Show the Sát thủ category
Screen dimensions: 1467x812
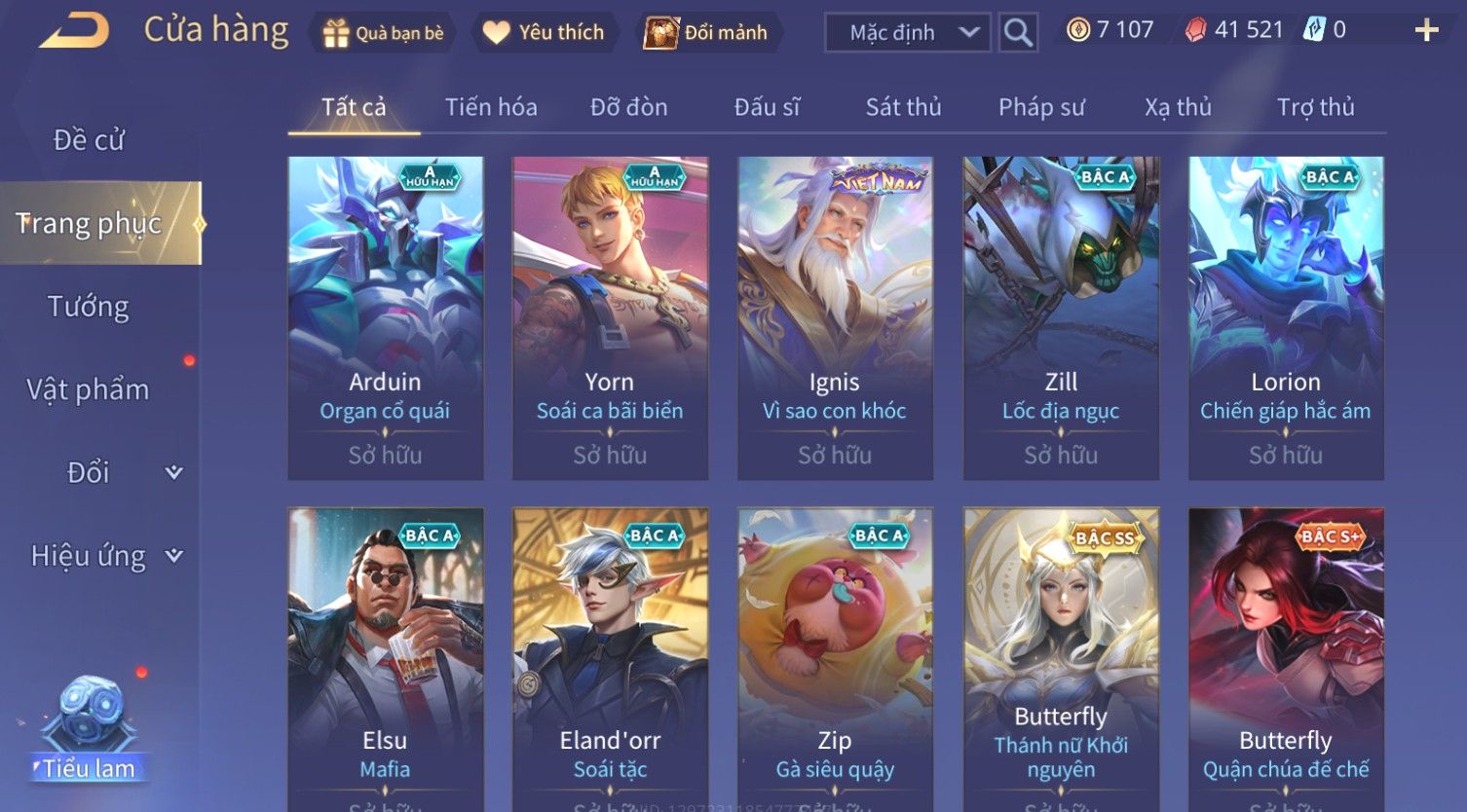coord(903,107)
